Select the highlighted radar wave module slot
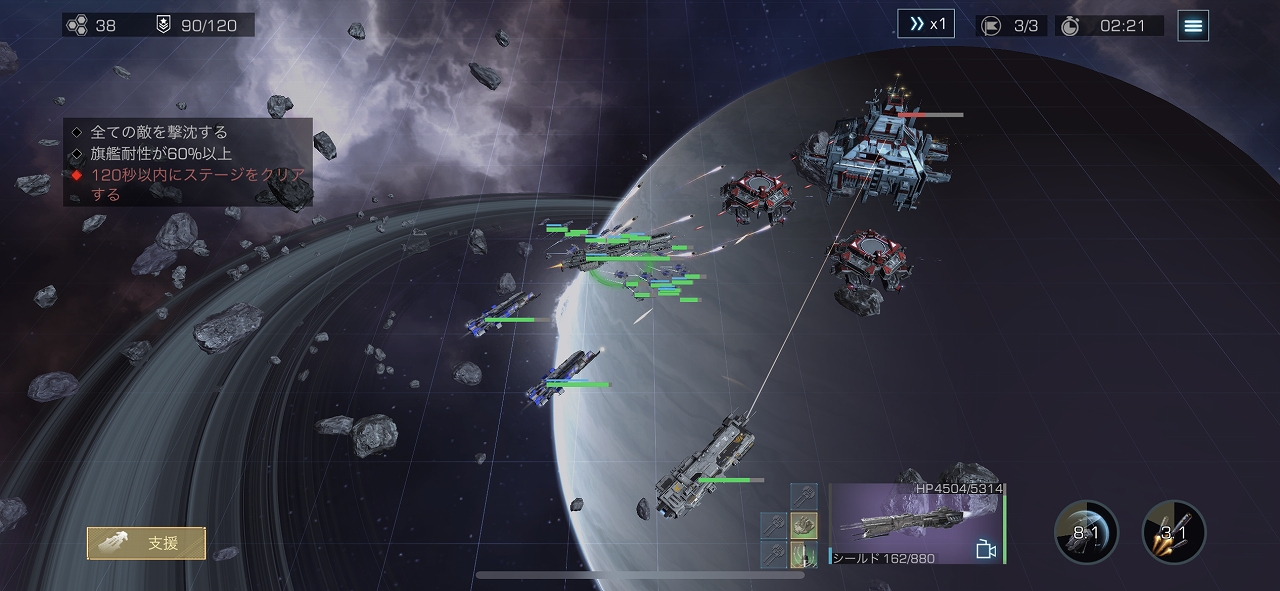 pos(804,554)
